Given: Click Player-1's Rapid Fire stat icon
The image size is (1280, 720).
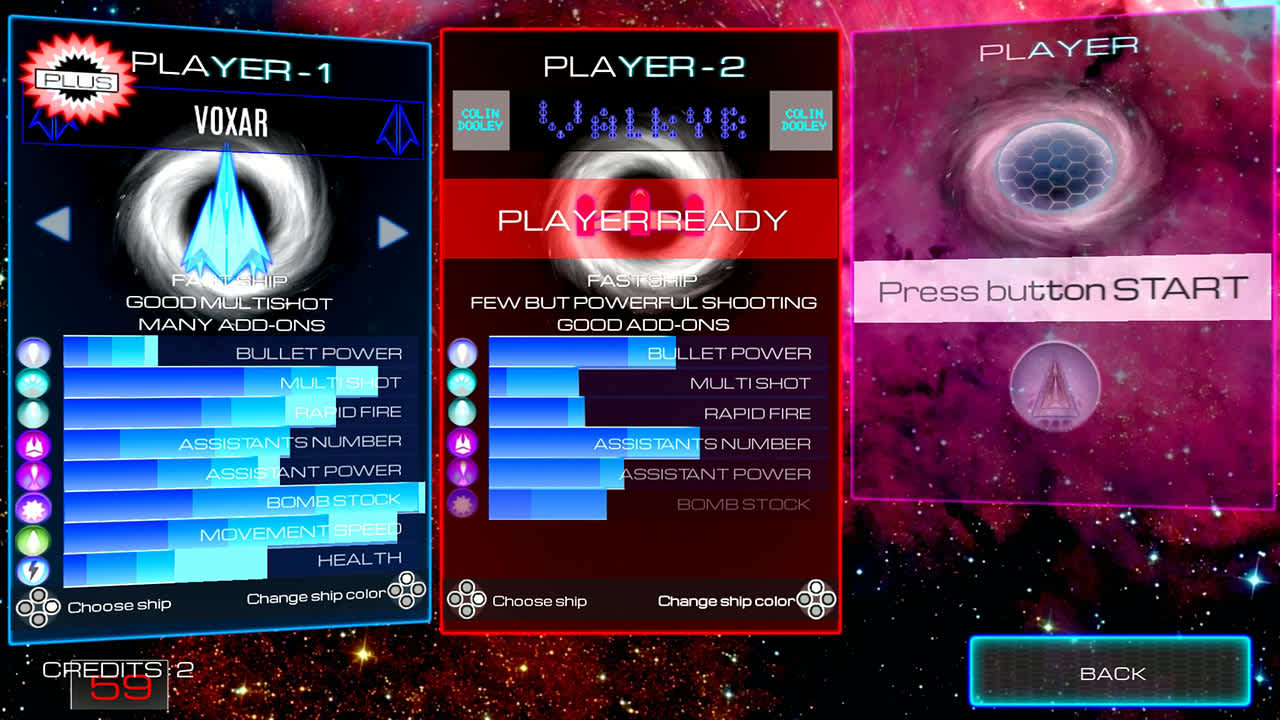Looking at the screenshot, I should [31, 412].
